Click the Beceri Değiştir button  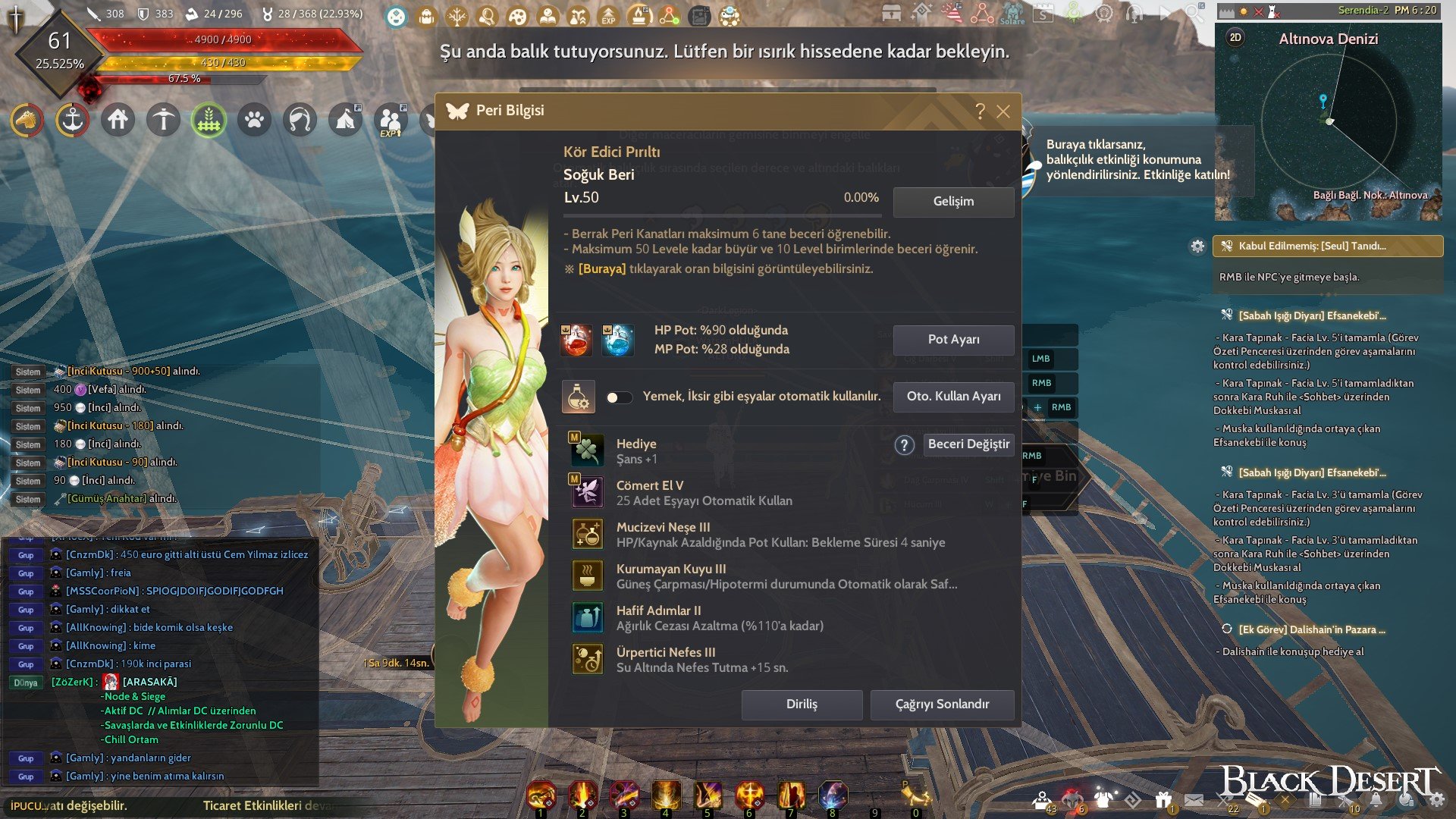[968, 444]
